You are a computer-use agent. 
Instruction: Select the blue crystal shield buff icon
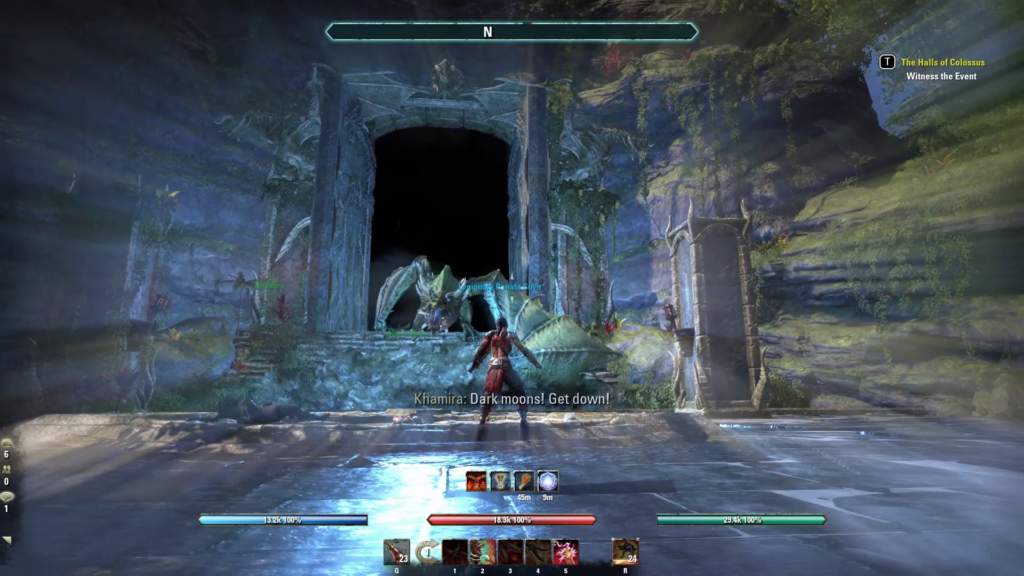548,481
